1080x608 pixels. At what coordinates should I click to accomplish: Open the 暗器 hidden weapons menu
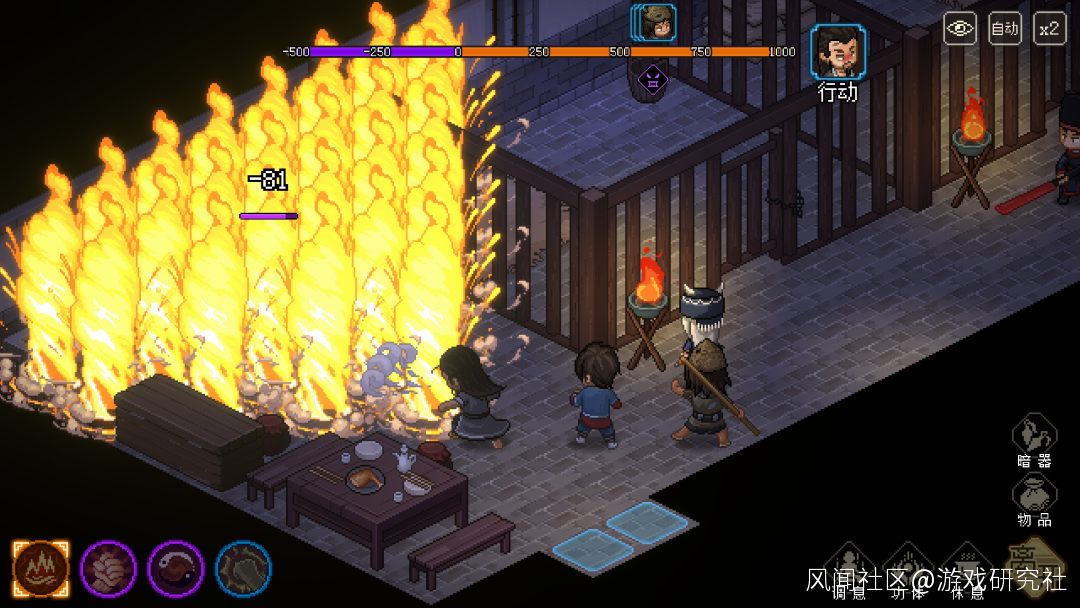[x=1034, y=437]
